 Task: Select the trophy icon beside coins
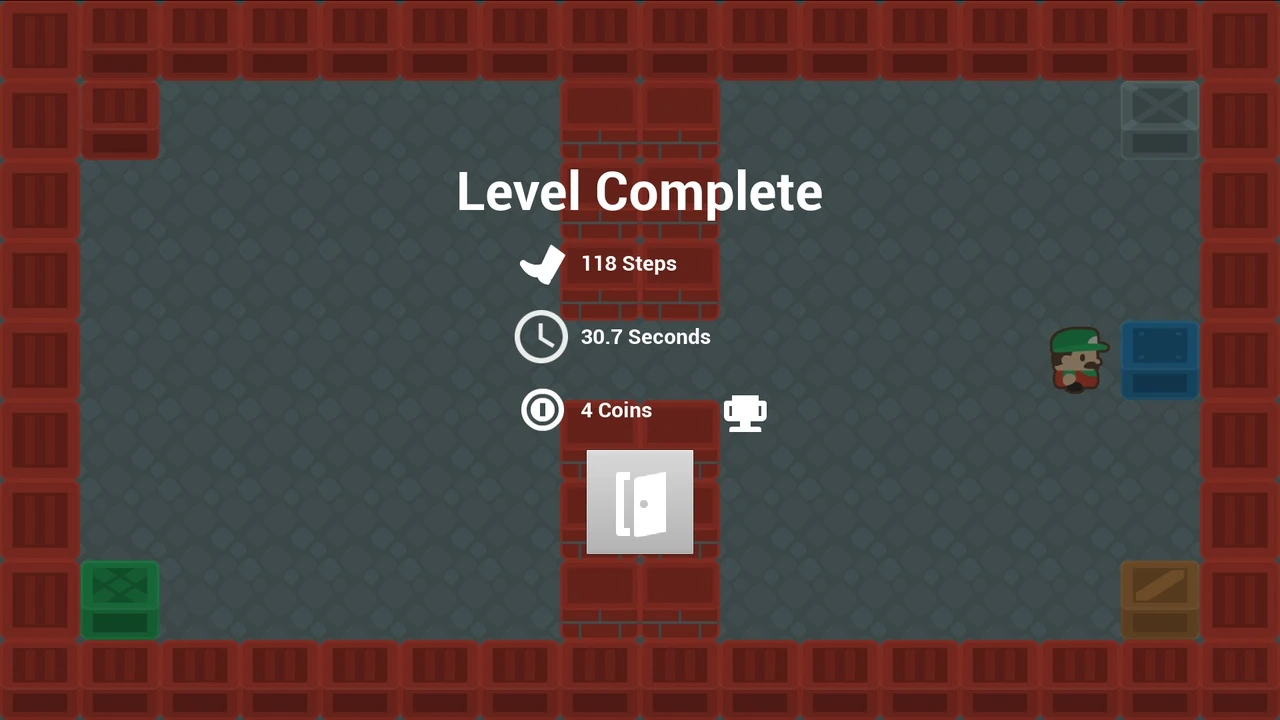pyautogui.click(x=745, y=412)
